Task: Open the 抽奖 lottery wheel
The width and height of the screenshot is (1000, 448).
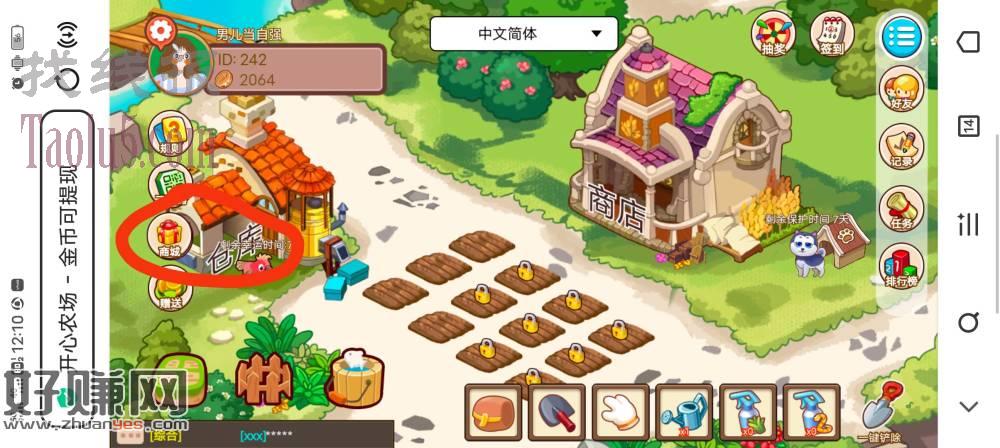Action: point(771,36)
